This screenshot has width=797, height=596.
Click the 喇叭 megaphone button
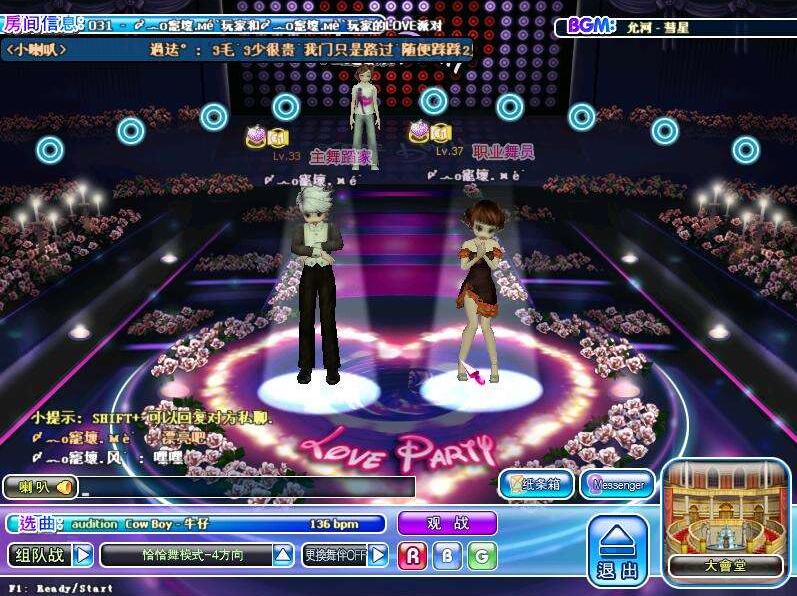click(x=40, y=487)
